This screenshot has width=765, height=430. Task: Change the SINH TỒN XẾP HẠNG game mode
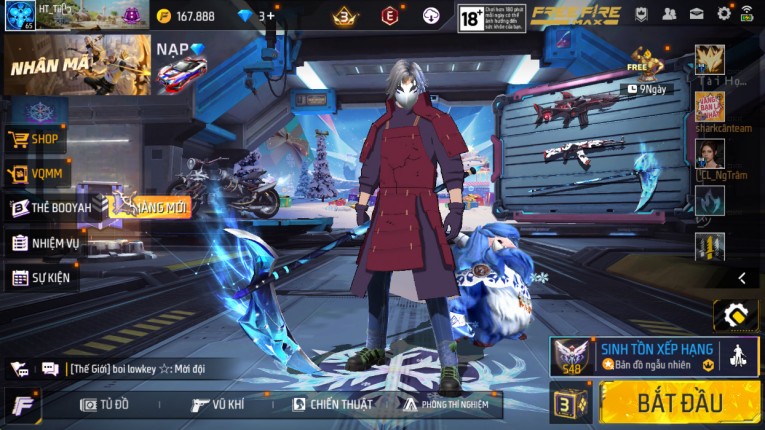(x=655, y=356)
